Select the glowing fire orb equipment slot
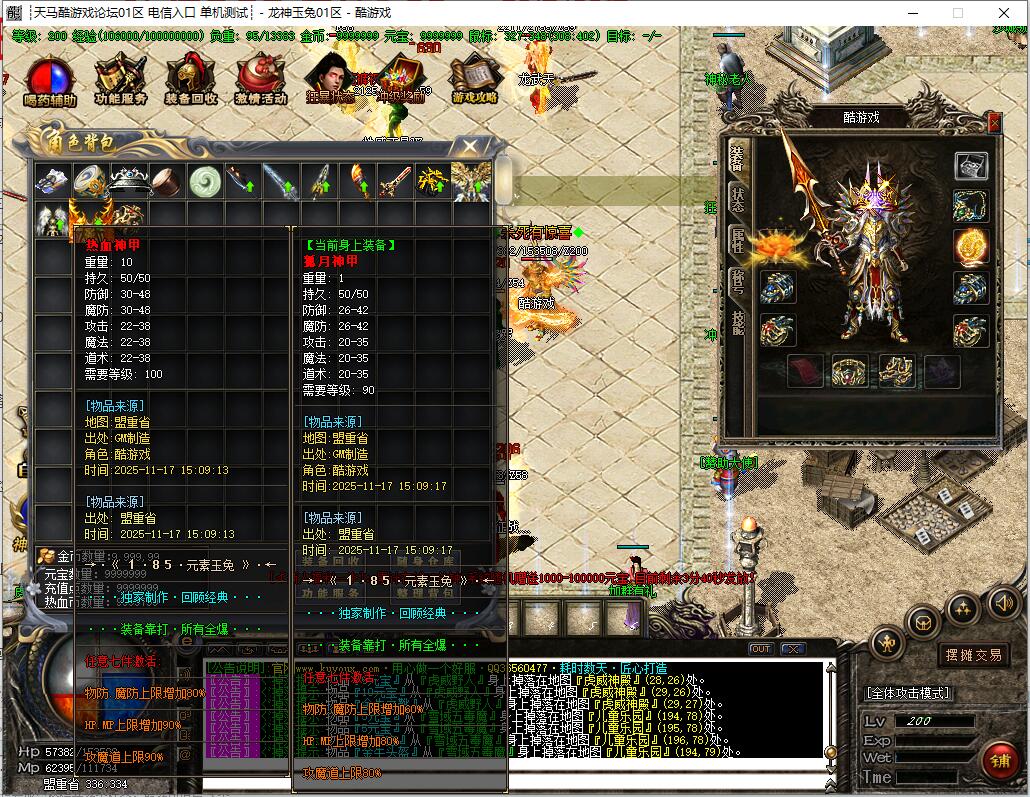 tap(970, 246)
